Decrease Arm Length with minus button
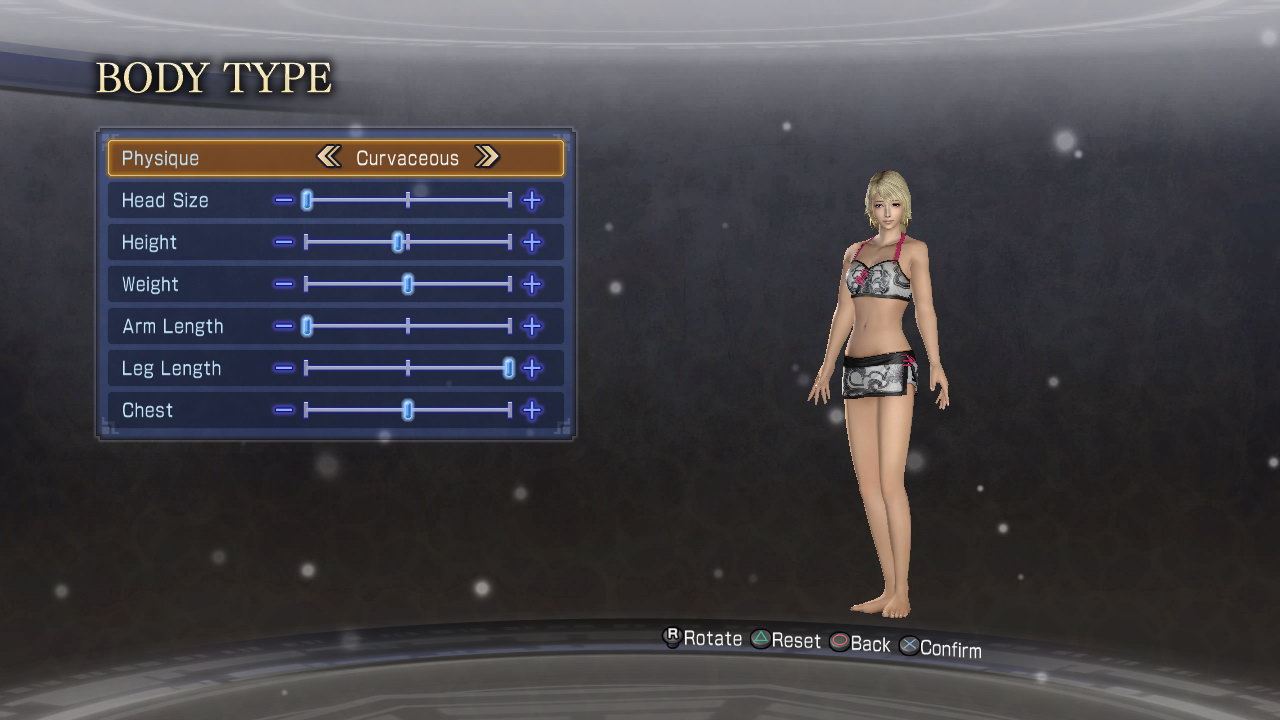The image size is (1280, 720). [x=284, y=327]
